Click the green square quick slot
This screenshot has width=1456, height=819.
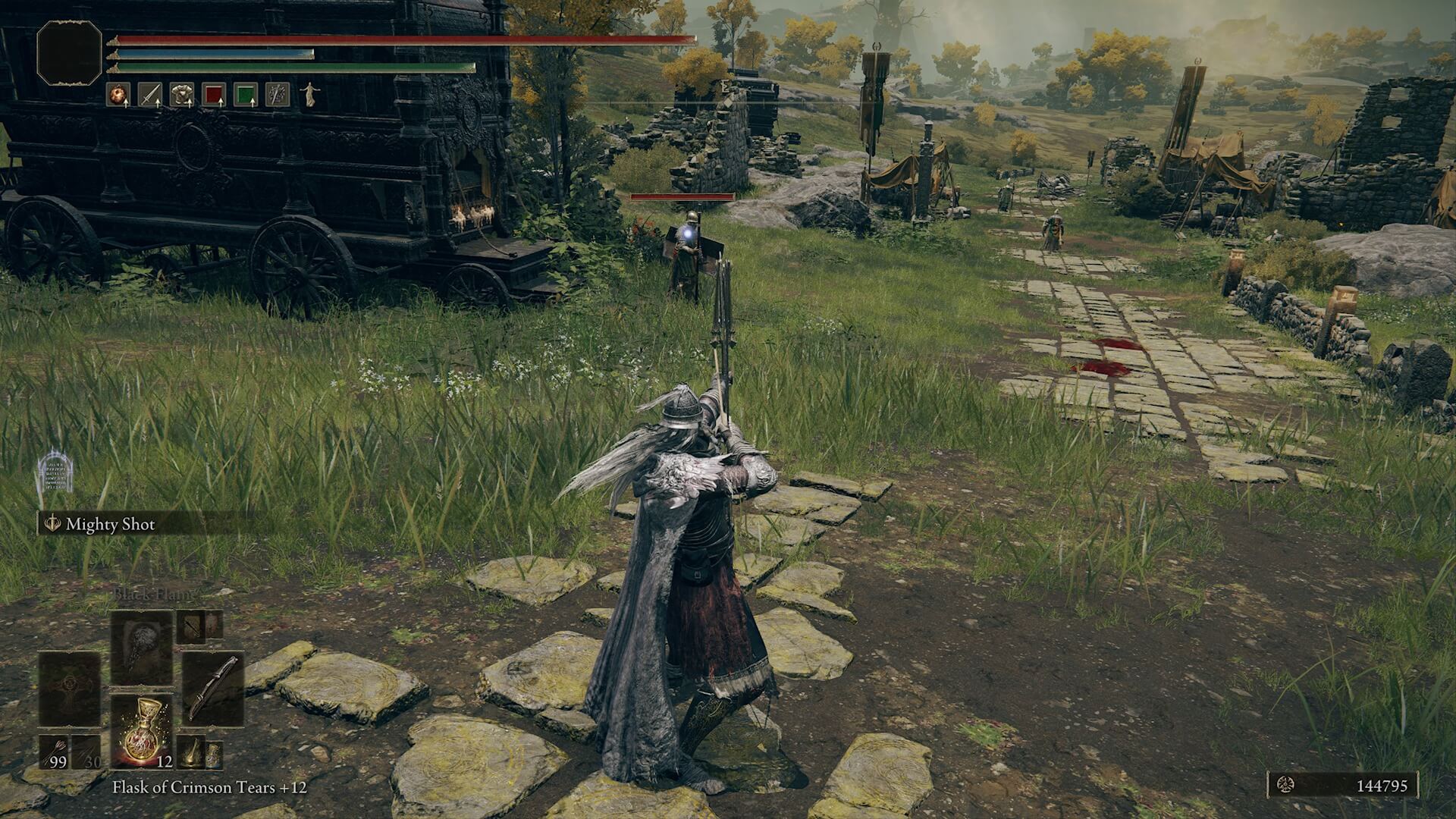tap(244, 94)
